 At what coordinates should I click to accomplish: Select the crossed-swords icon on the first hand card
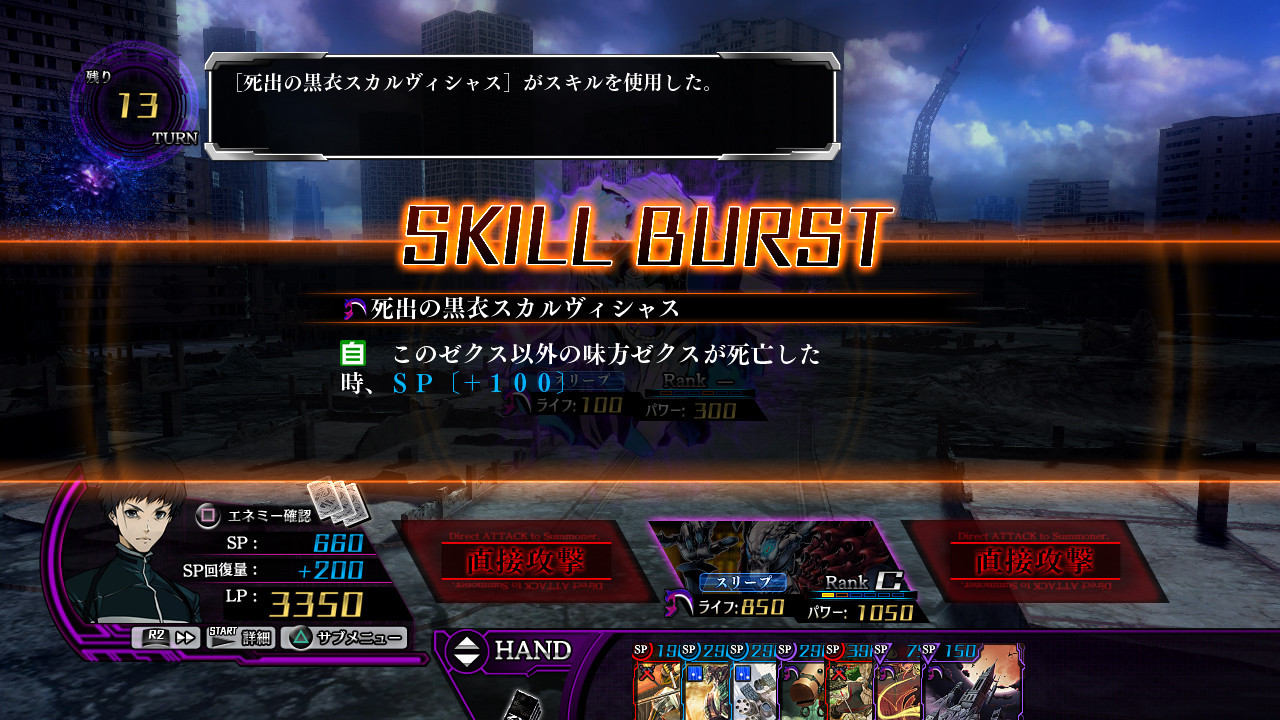[x=648, y=673]
